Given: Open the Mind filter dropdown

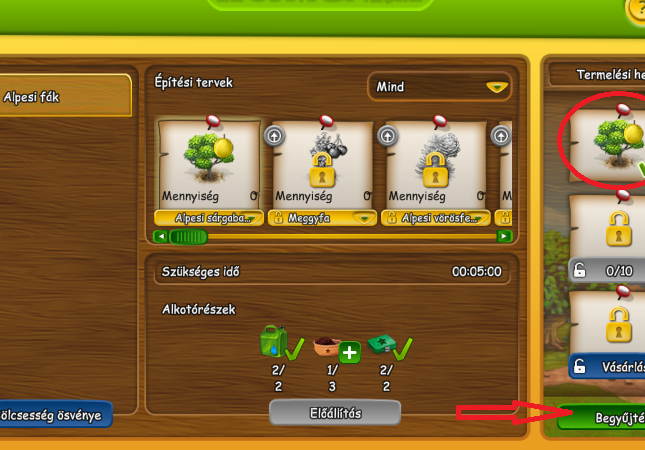Looking at the screenshot, I should [440, 87].
